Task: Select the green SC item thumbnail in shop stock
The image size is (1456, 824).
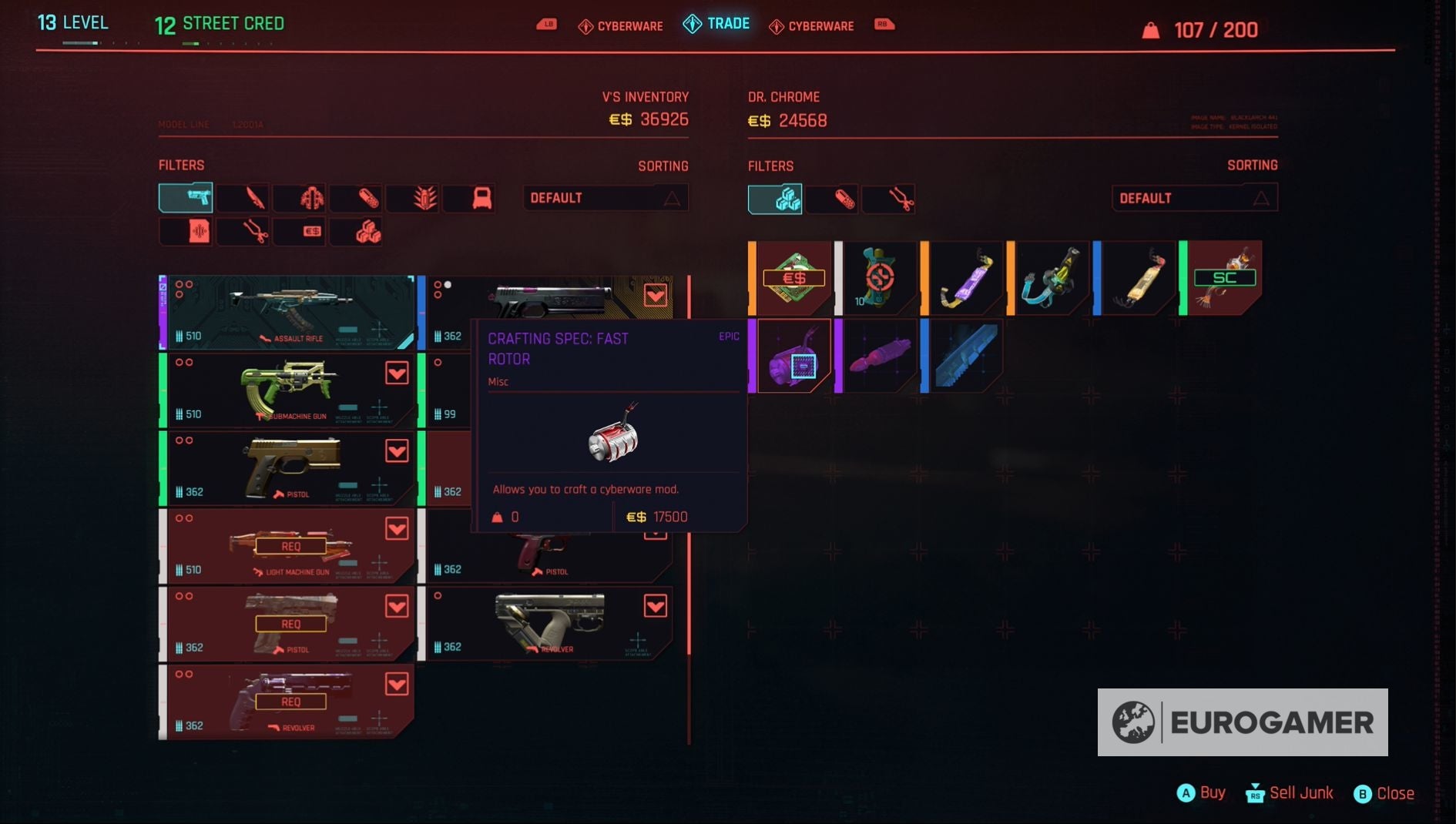Action: 1225,277
